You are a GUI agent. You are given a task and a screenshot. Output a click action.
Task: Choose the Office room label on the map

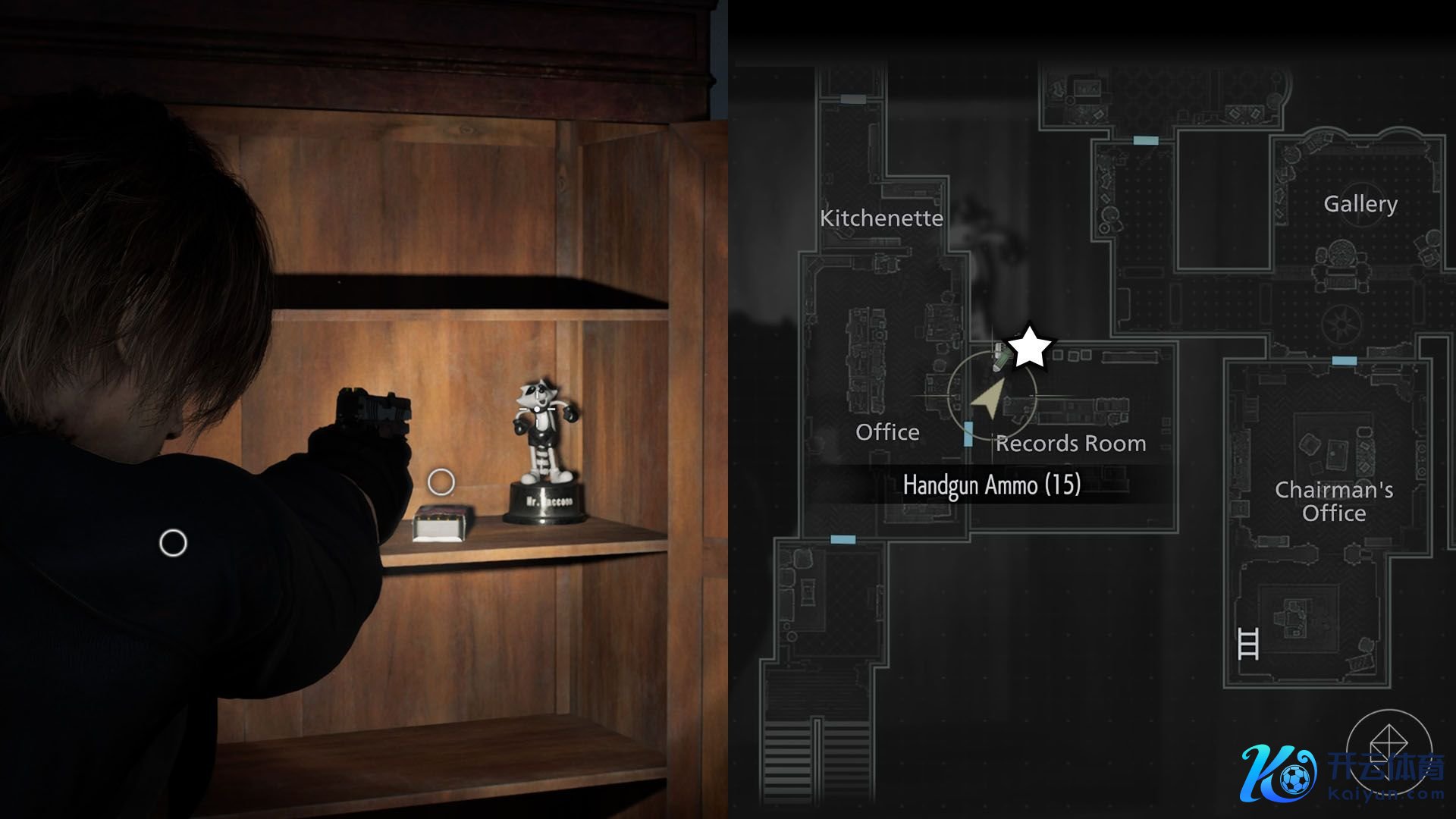(x=887, y=432)
